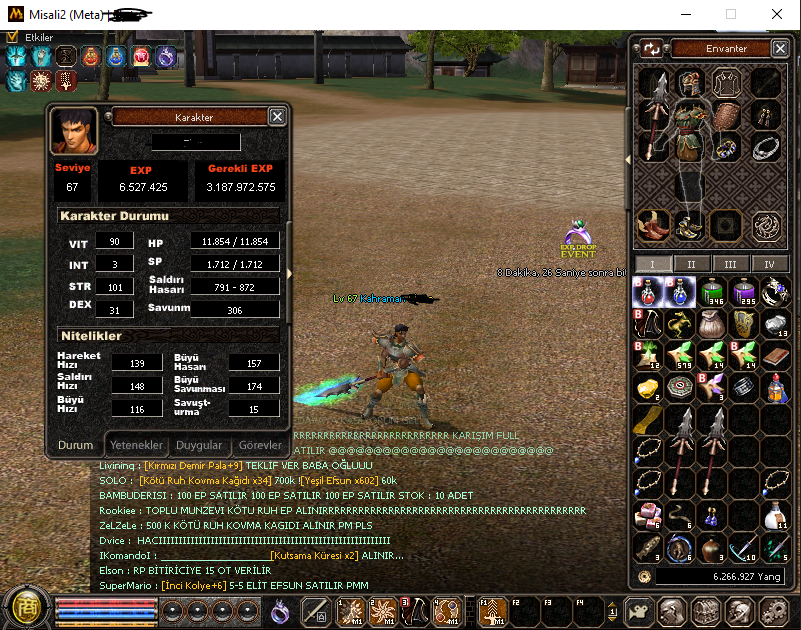Select the red potion inventory slot
The width and height of the screenshot is (801, 630).
[x=649, y=292]
